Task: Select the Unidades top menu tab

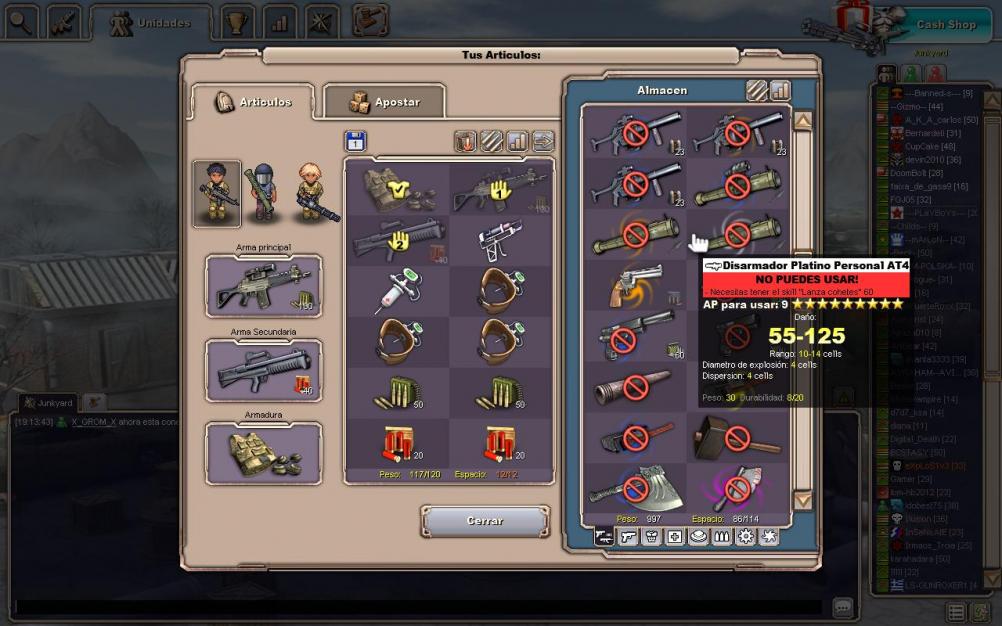Action: 150,23
